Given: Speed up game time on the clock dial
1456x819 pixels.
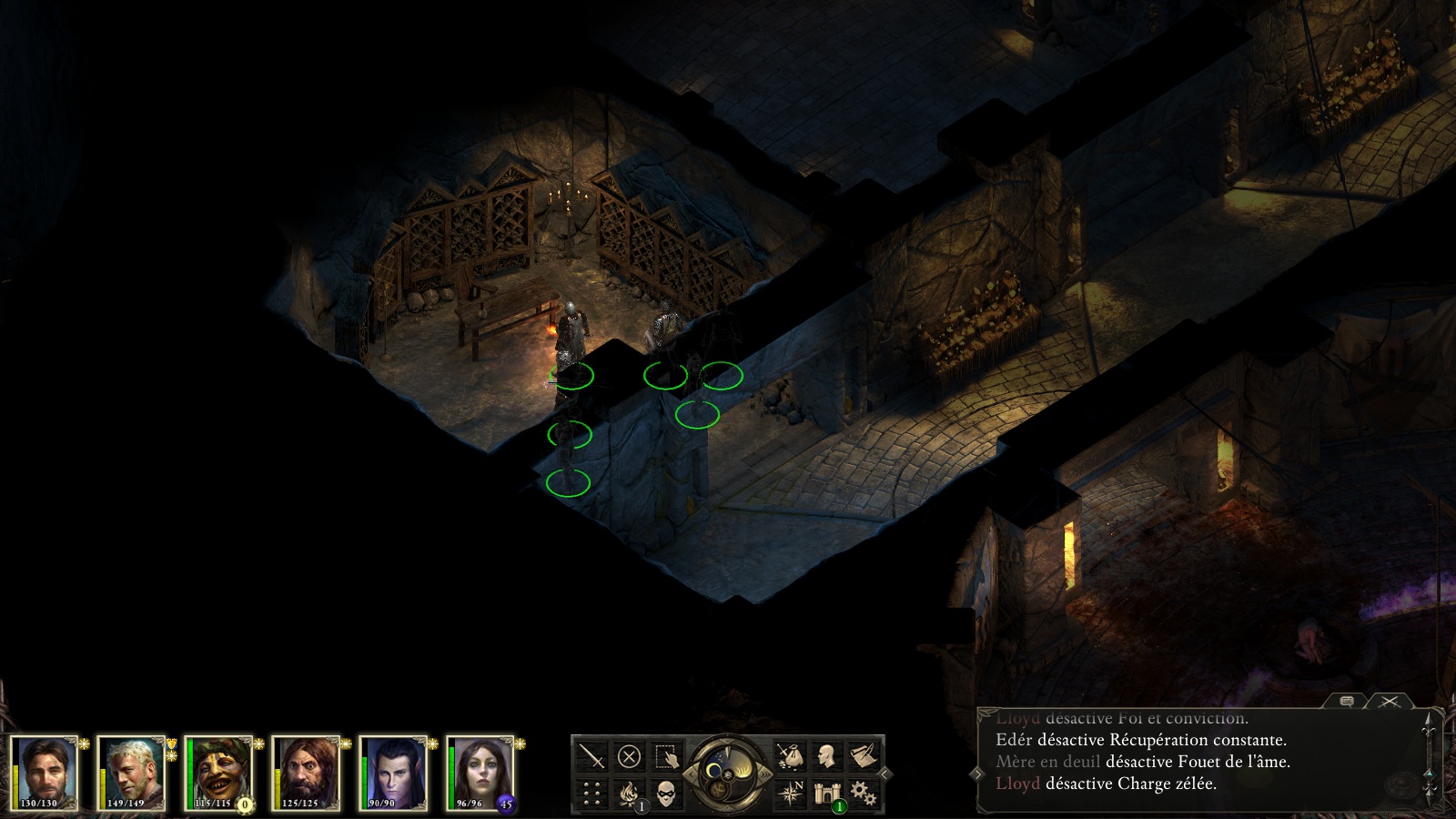Looking at the screenshot, I should click(763, 774).
